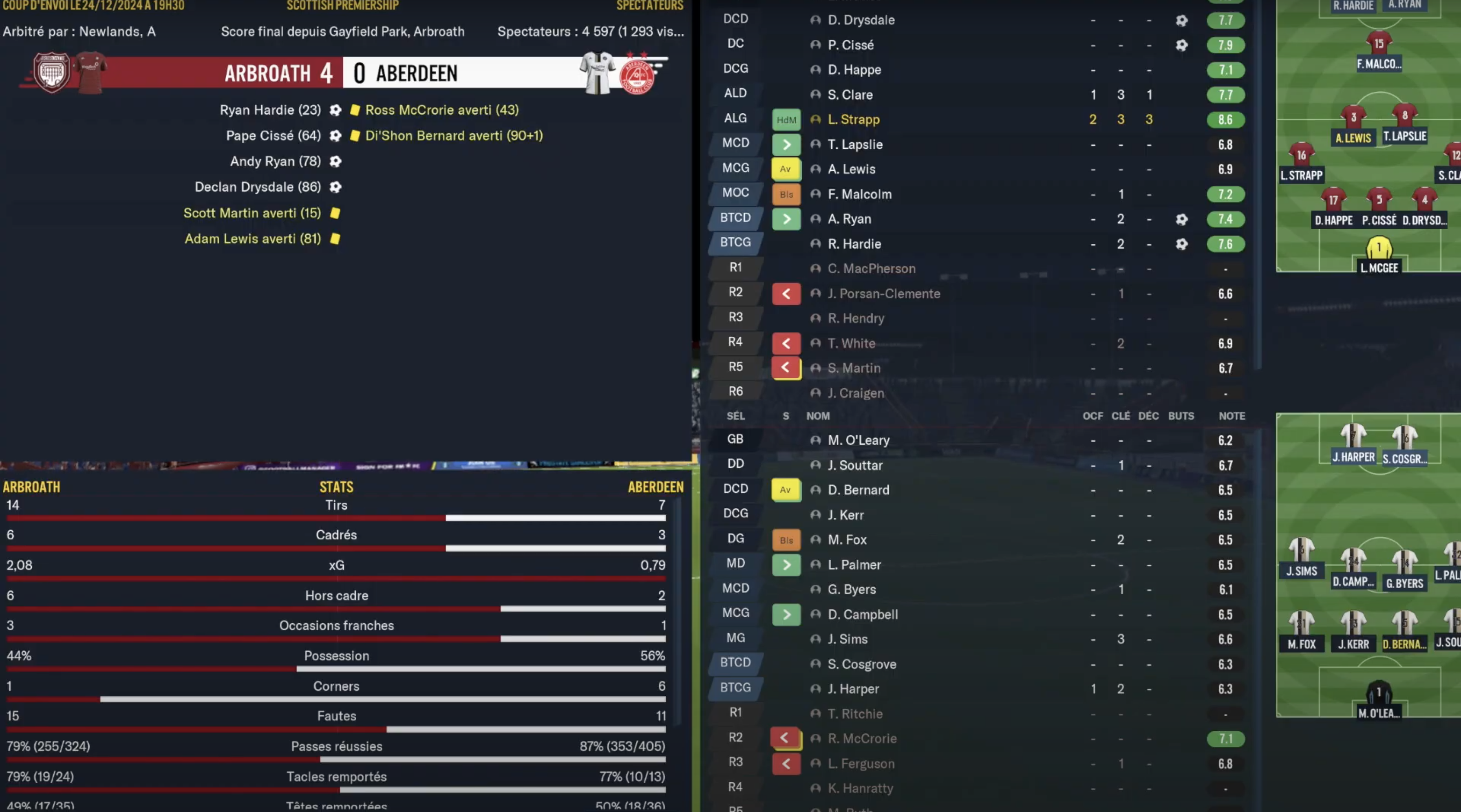Open the Pape Cissé (64) goal event
This screenshot has width=1461, height=812.
[x=274, y=135]
